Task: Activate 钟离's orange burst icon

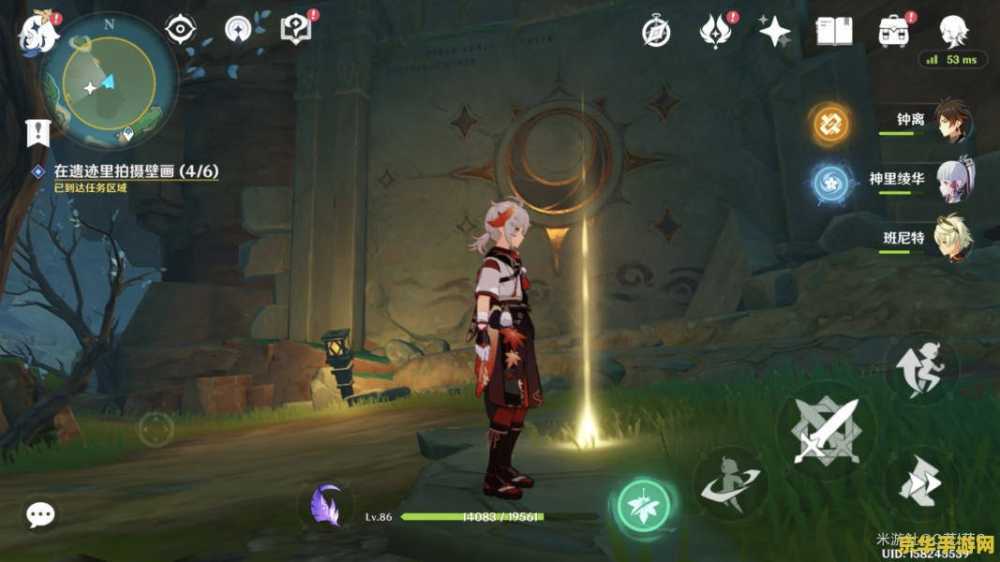Action: (x=830, y=123)
